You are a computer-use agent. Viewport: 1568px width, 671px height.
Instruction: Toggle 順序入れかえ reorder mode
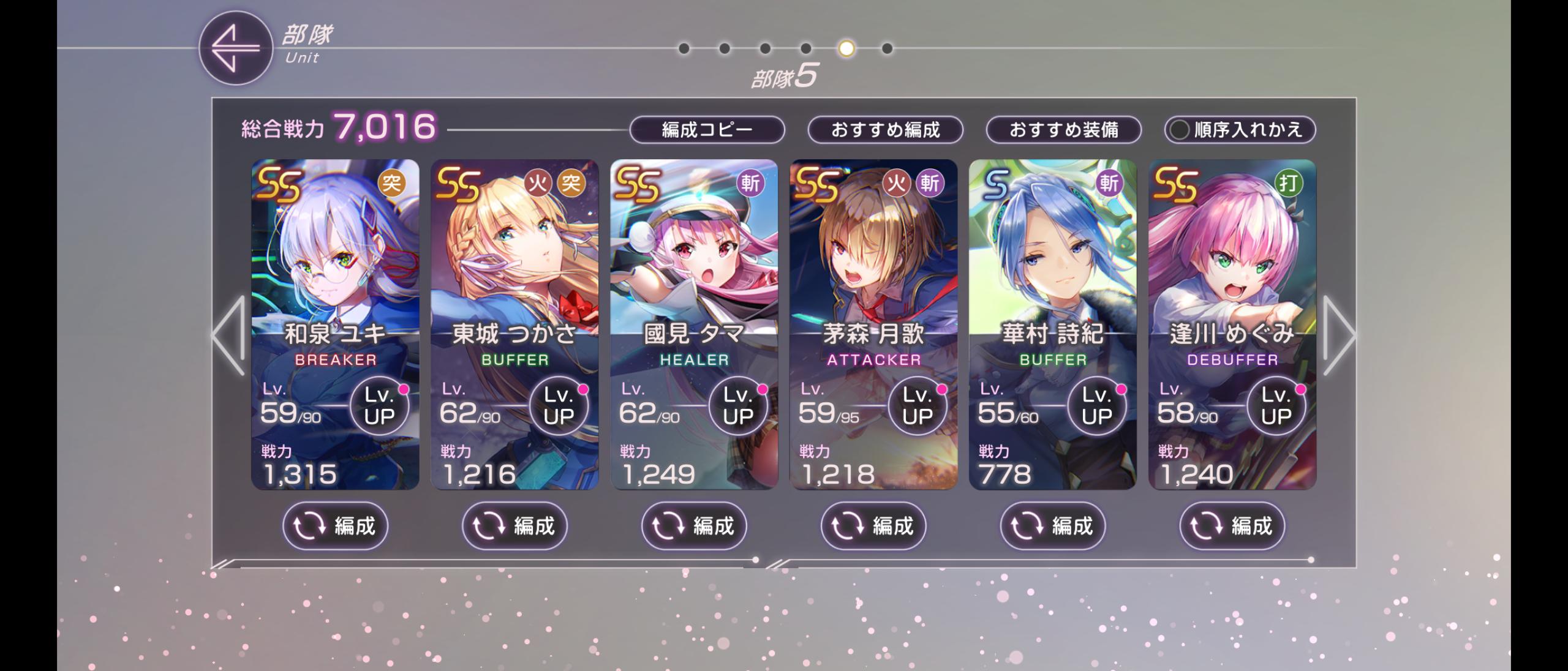(x=1240, y=130)
